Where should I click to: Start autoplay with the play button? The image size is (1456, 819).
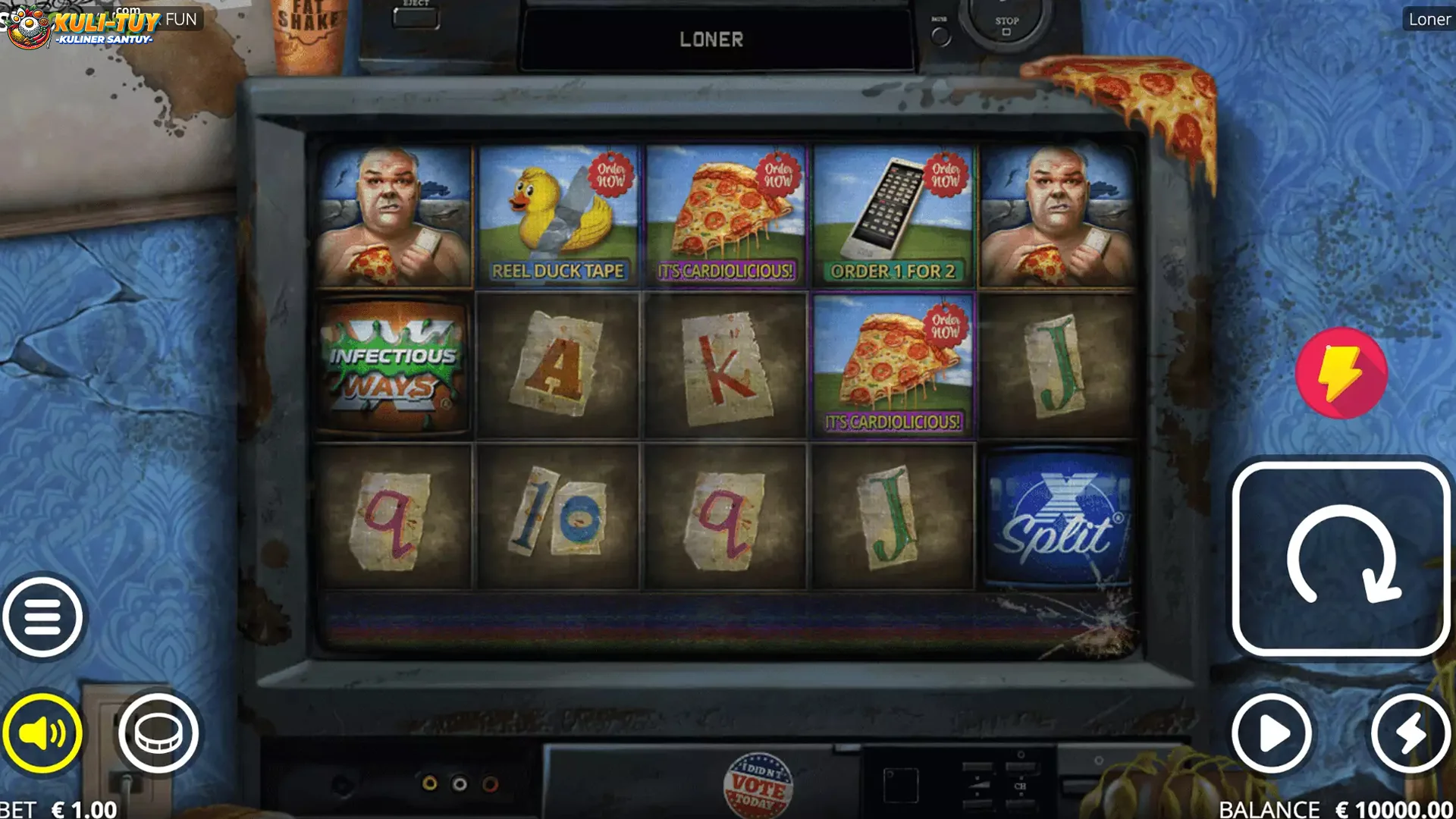point(1272,733)
